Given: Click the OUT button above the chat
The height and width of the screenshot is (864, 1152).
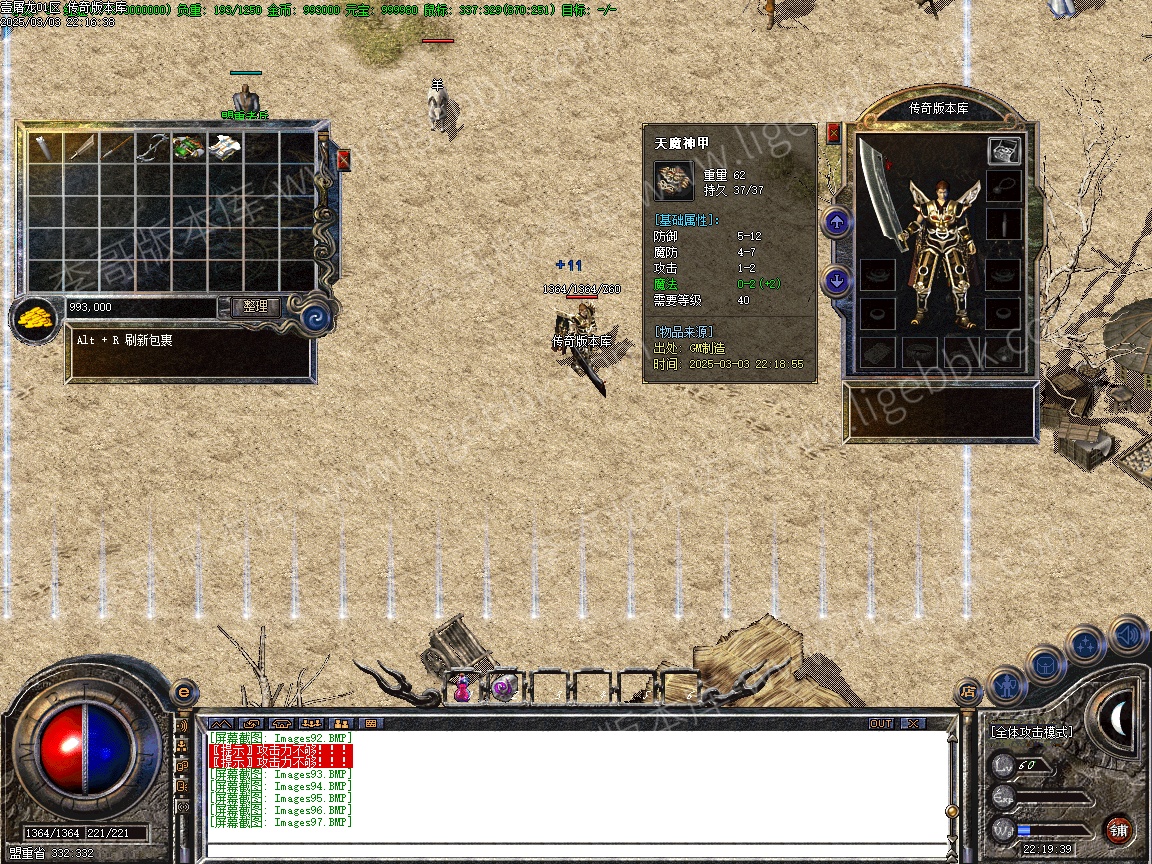Looking at the screenshot, I should (880, 723).
